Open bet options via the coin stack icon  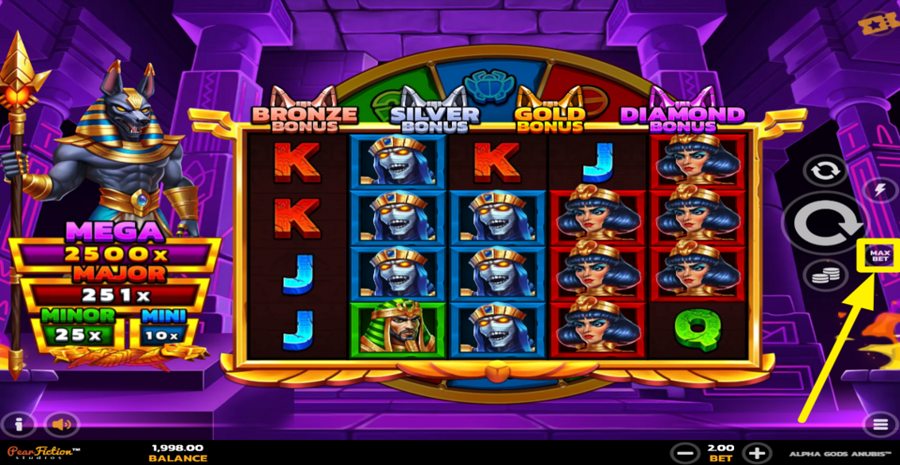click(x=824, y=274)
